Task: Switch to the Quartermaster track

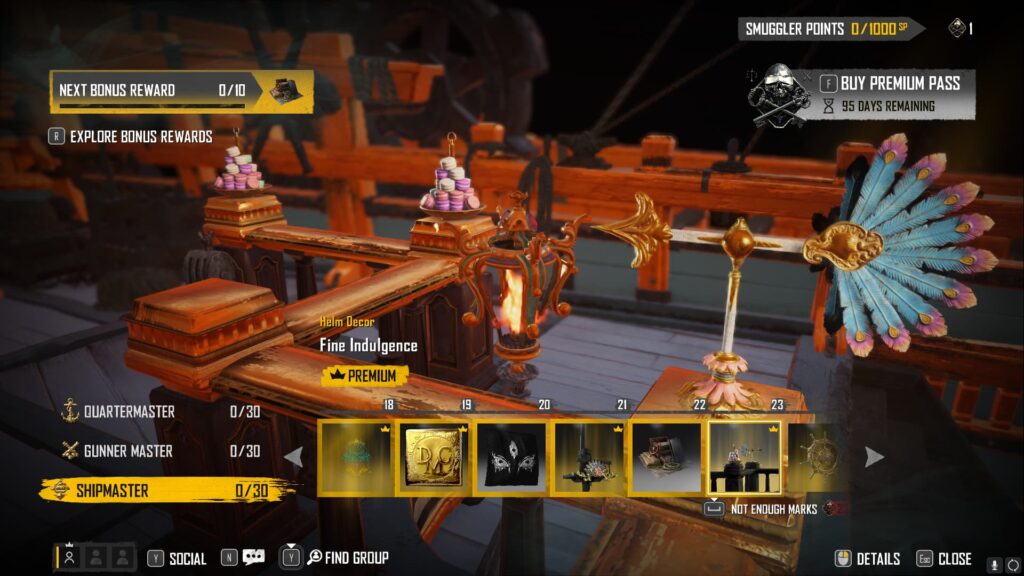Action: coord(130,411)
